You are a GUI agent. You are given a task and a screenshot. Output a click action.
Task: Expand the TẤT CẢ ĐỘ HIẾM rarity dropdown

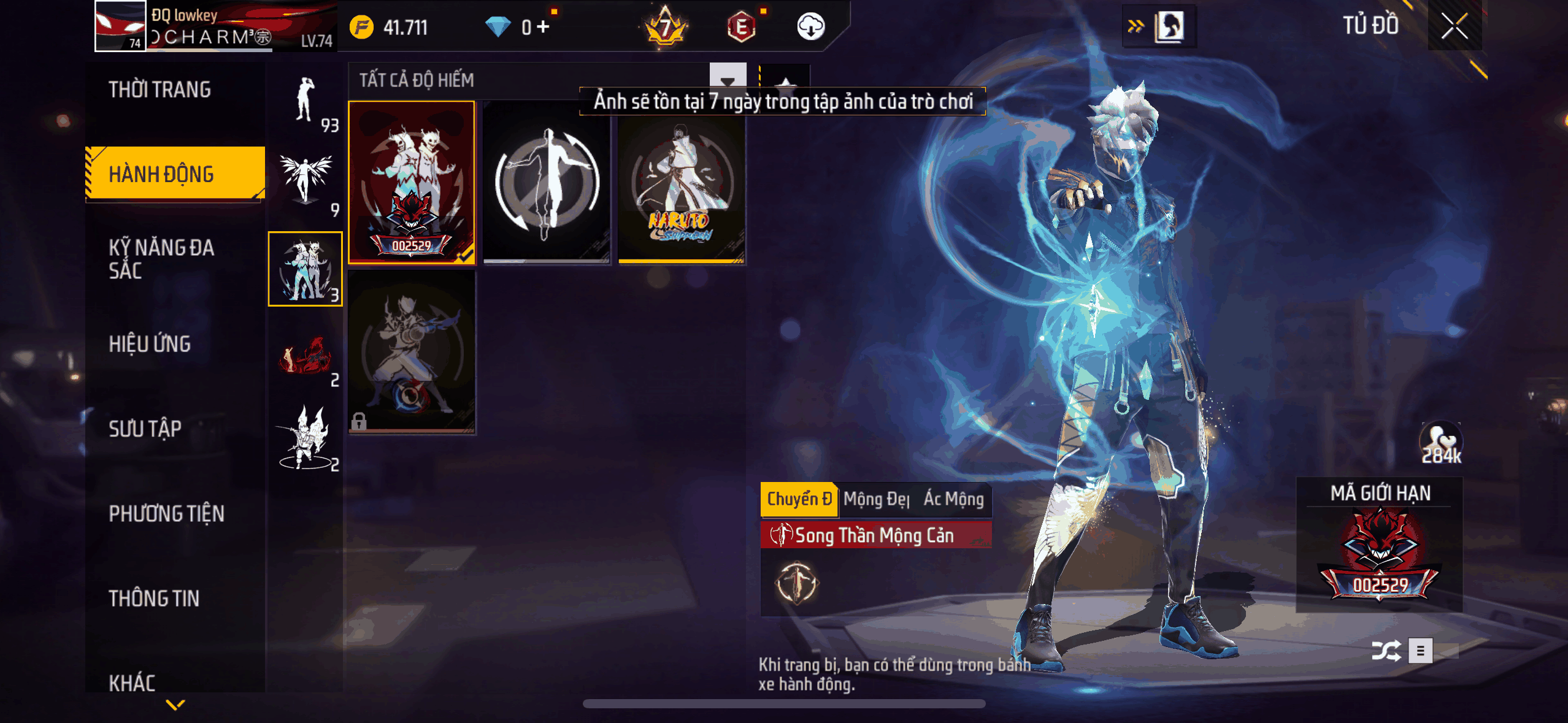[x=417, y=78]
